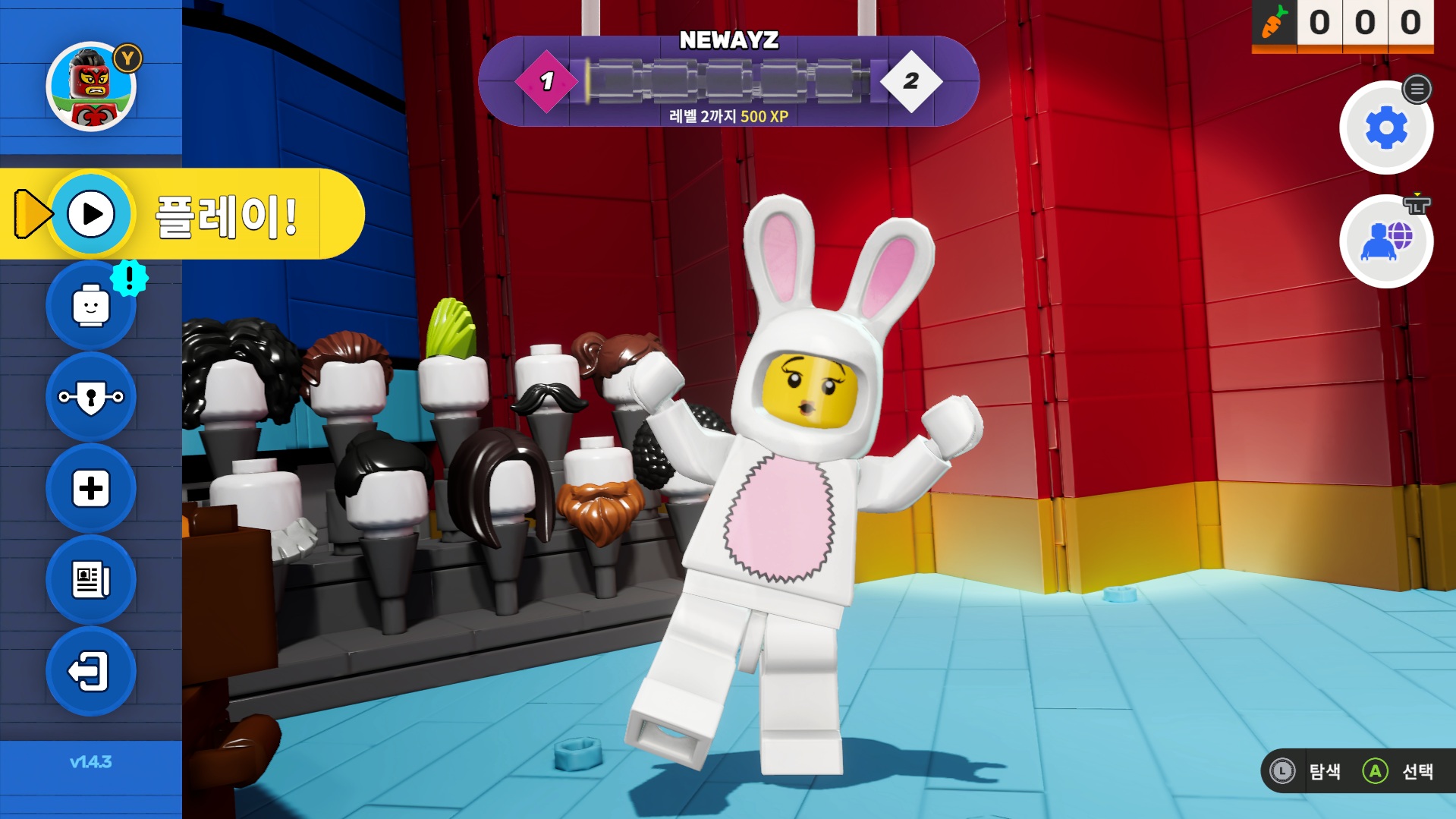Screen dimensions: 1456x819
Task: Start the game with the 플레이! button
Action: (x=182, y=215)
